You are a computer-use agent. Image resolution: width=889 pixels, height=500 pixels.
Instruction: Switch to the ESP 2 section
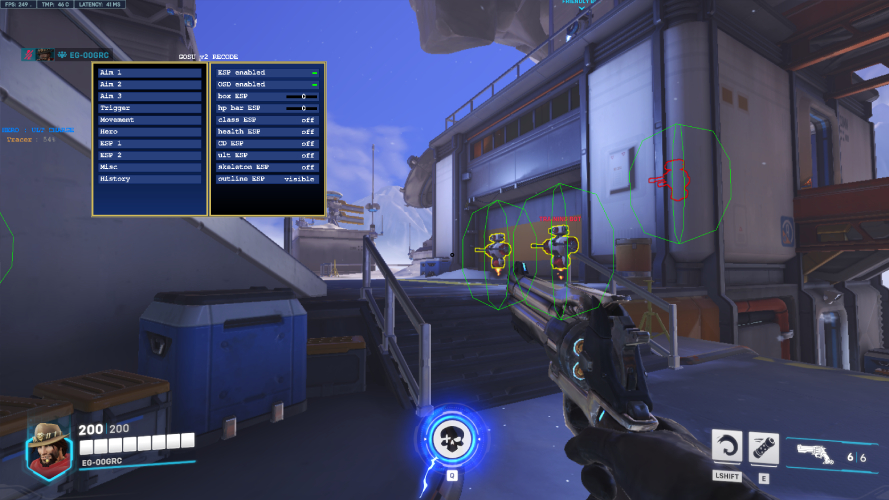(149, 155)
